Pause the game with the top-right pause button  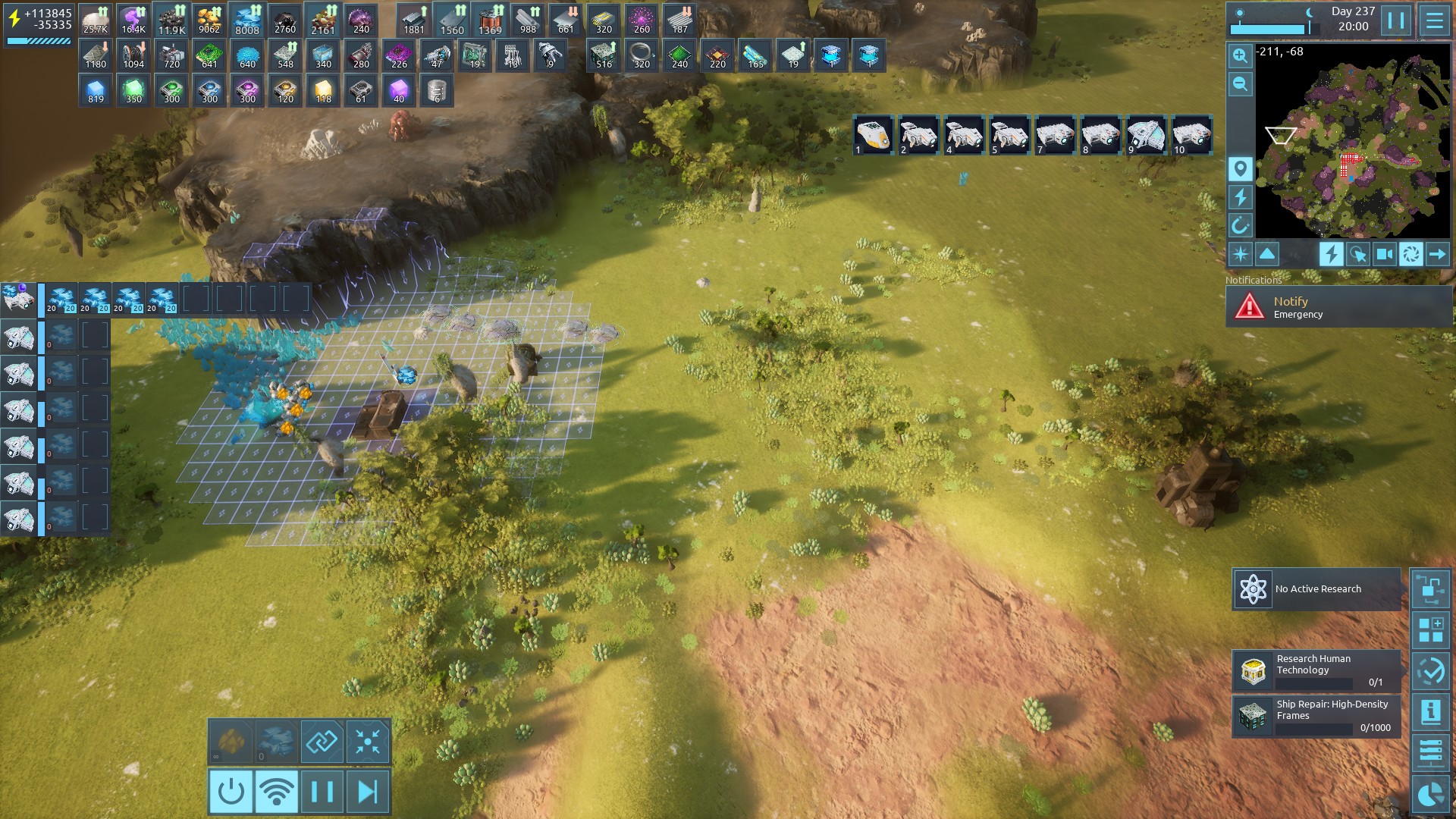click(x=1396, y=20)
